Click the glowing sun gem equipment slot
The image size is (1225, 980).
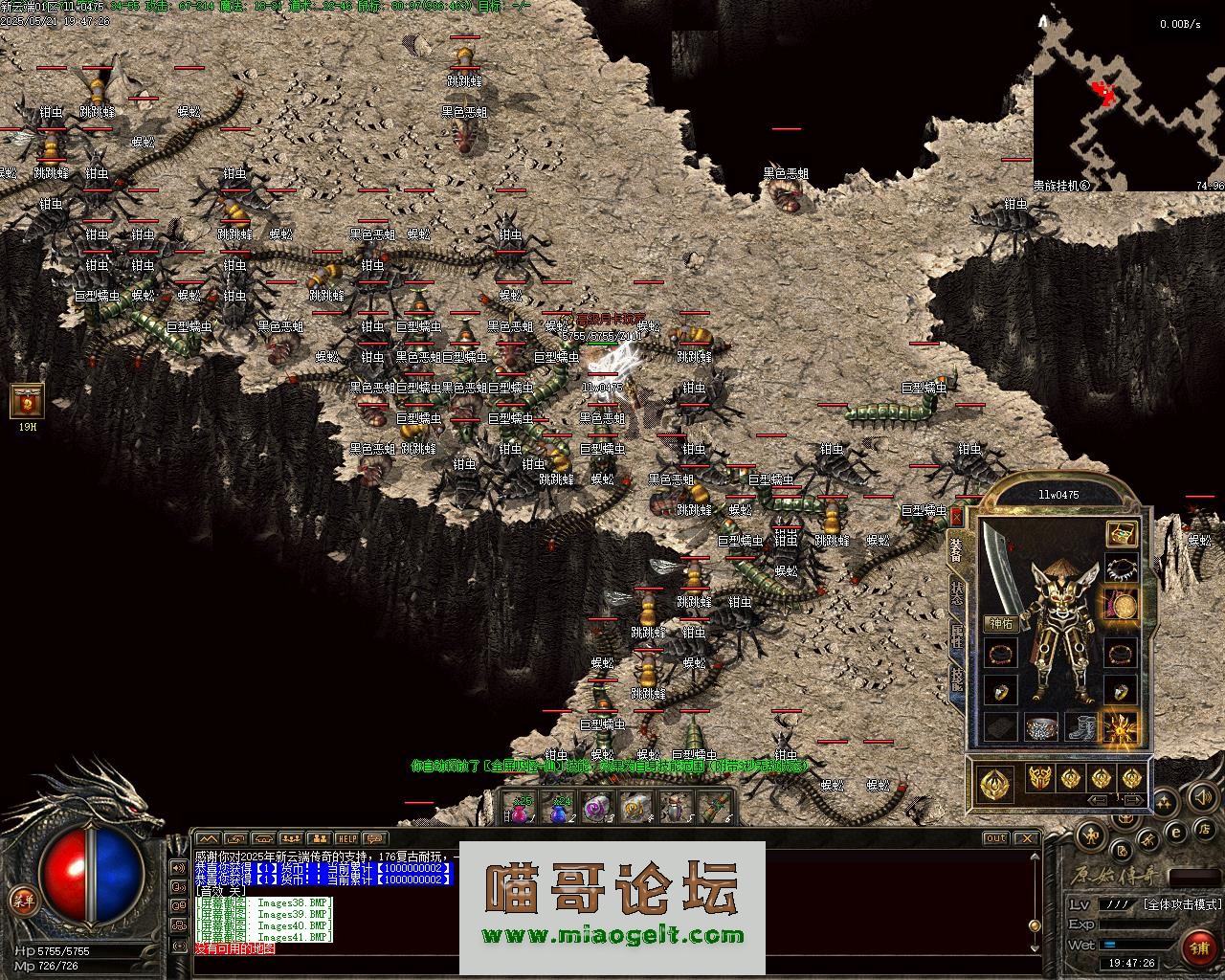[1121, 727]
